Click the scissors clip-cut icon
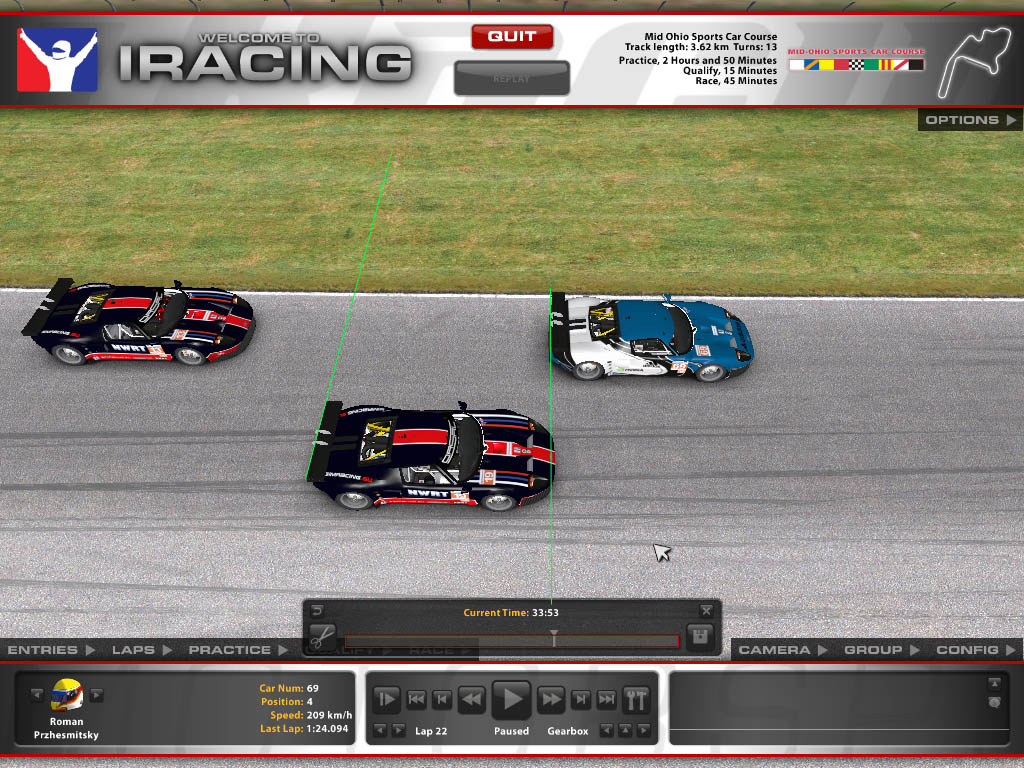Screen dimensions: 1024x768 321,637
